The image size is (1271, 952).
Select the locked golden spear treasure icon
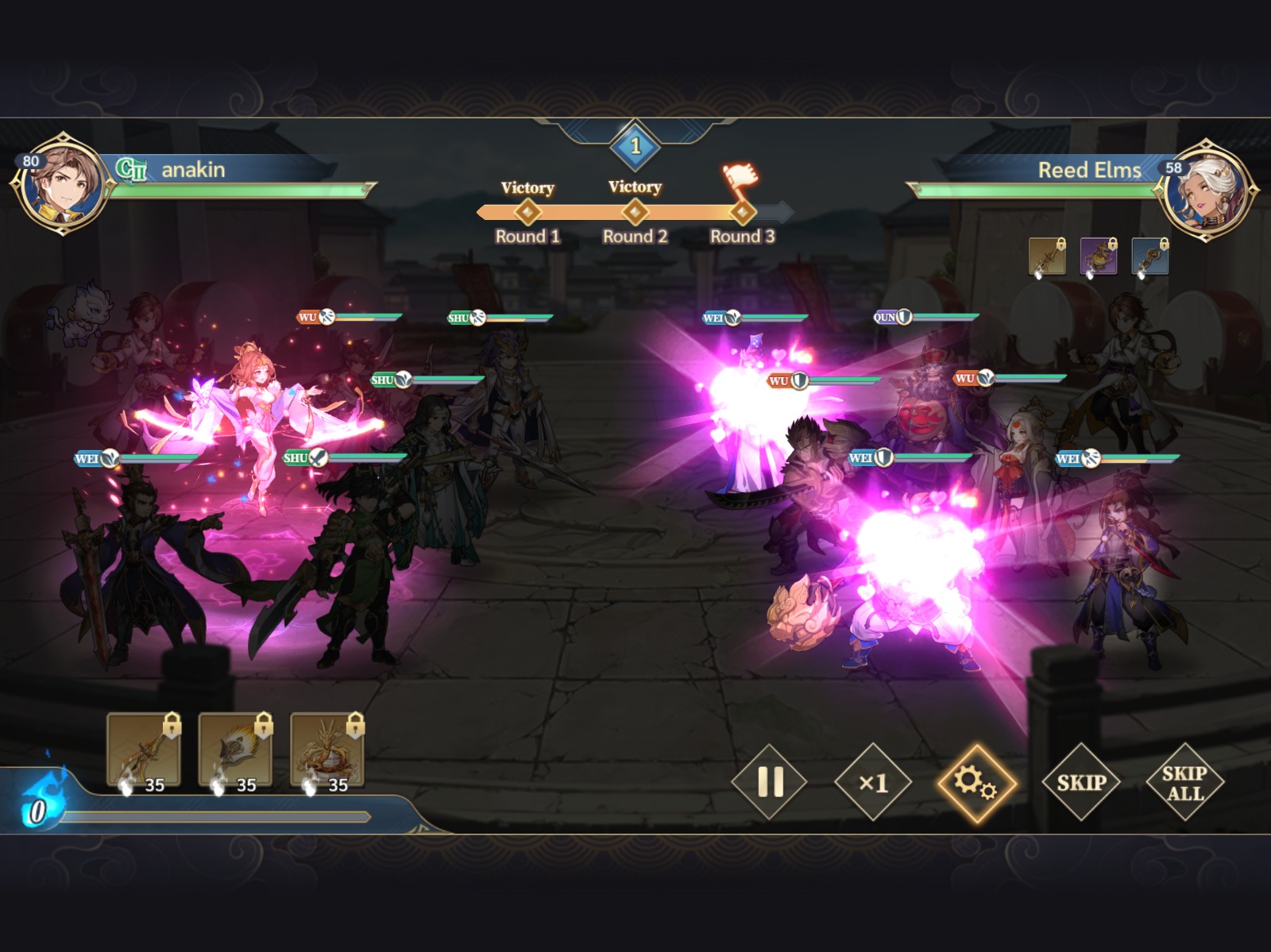point(145,746)
